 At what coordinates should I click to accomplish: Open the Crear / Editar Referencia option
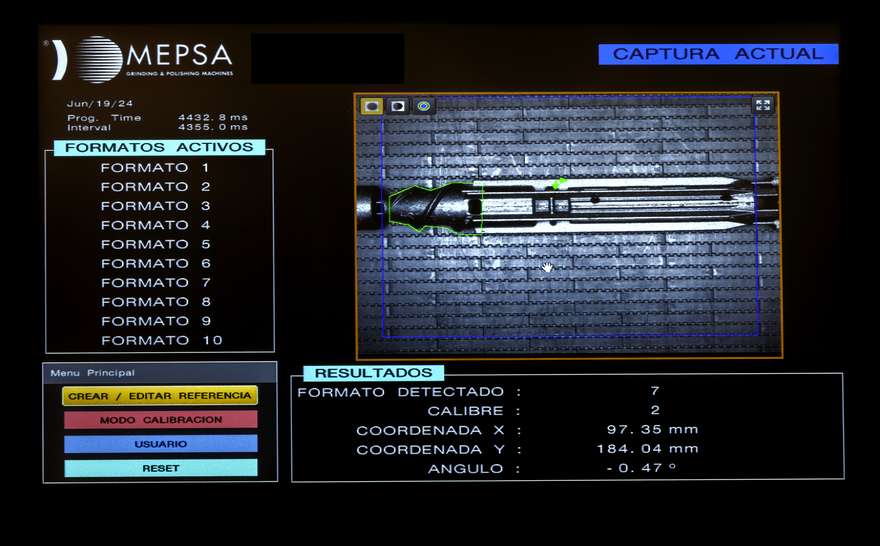160,396
